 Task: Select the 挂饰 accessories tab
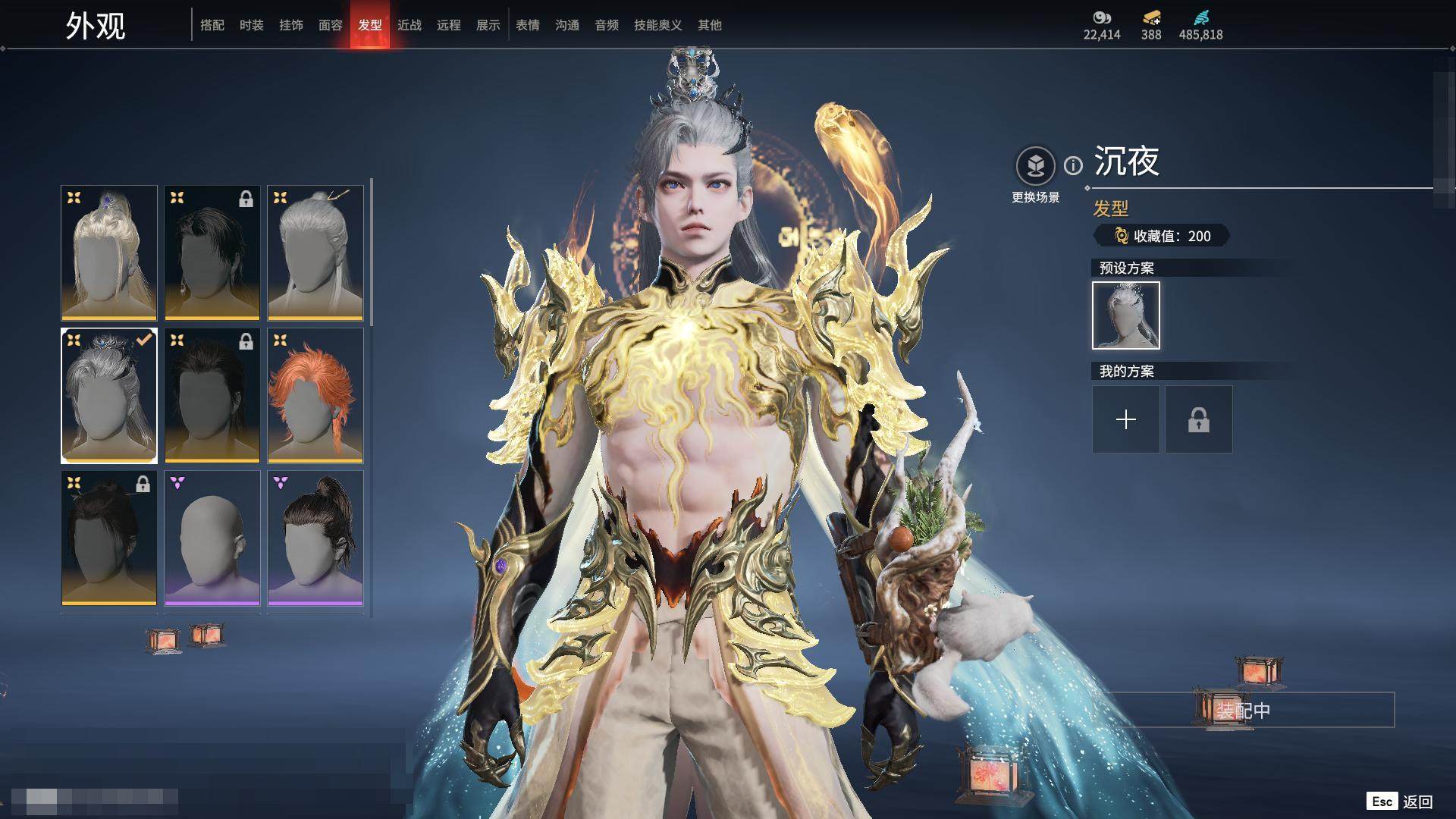(291, 25)
